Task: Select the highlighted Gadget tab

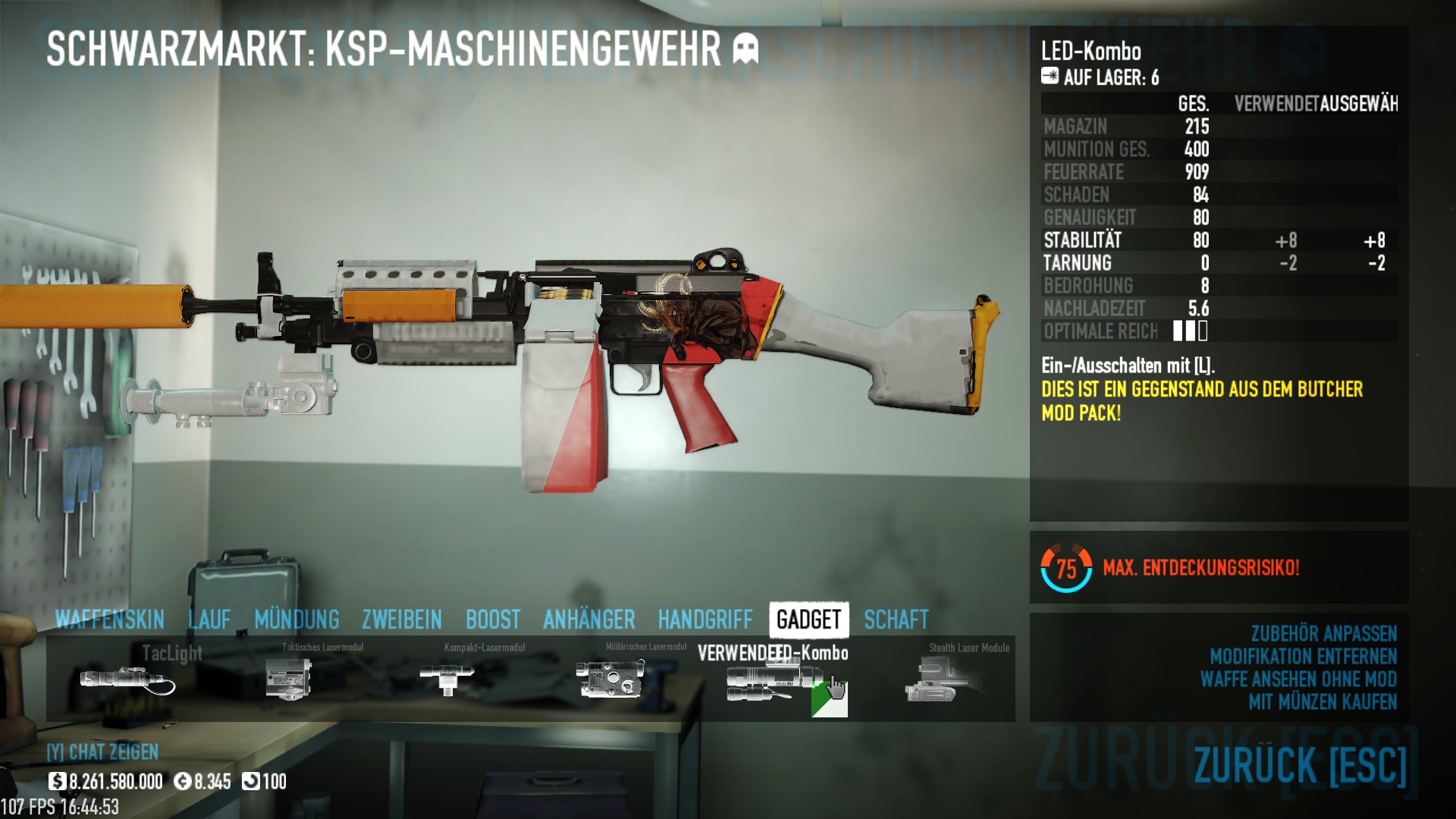Action: 808,620
